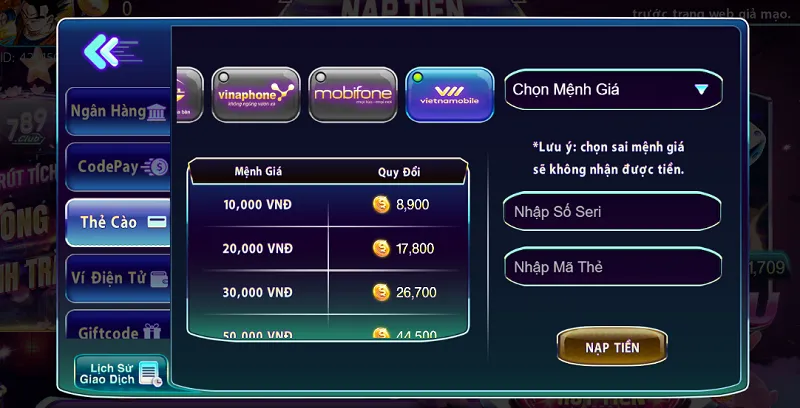Select the 30,000 VNĐ denomination row

pyautogui.click(x=328, y=293)
